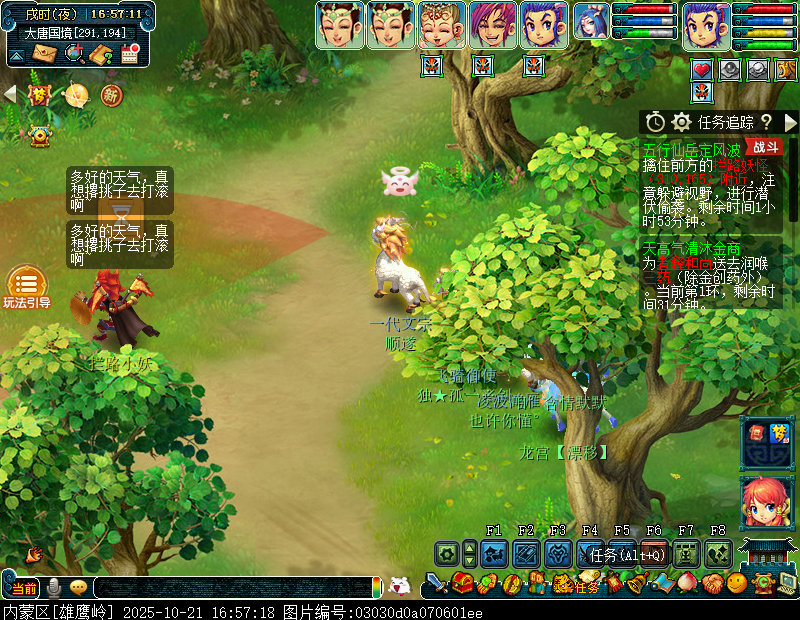Viewport: 800px width, 620px height.
Task: Open the calendar events icon
Action: point(129,54)
